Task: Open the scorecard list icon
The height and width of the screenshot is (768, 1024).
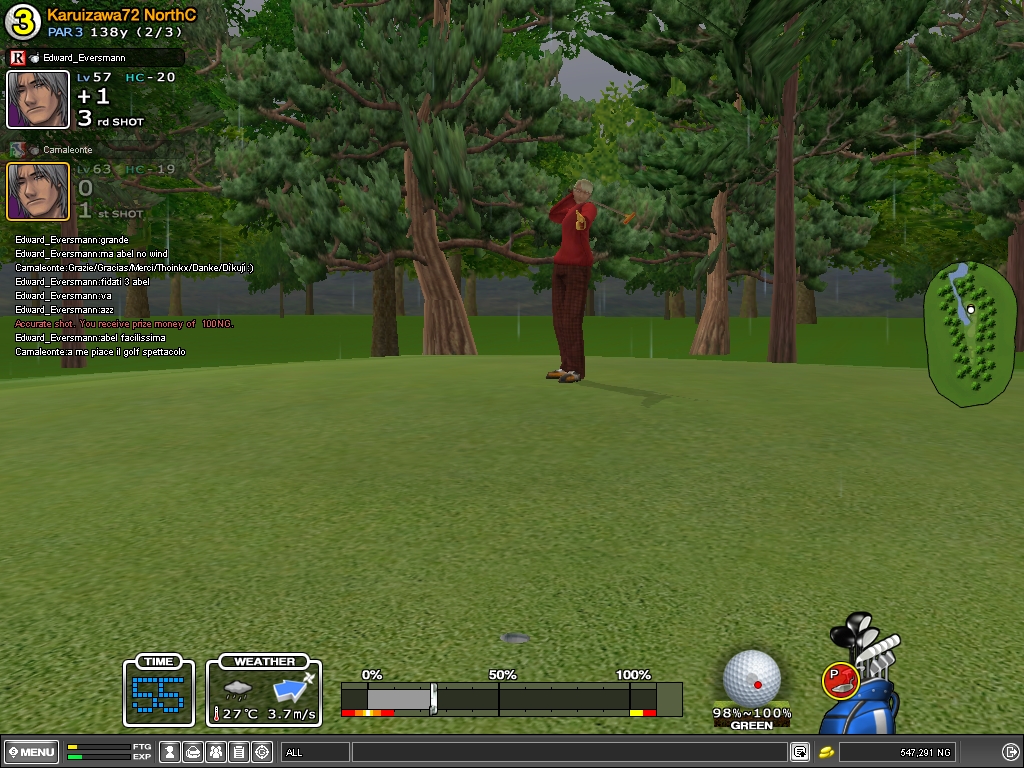Action: (x=239, y=752)
